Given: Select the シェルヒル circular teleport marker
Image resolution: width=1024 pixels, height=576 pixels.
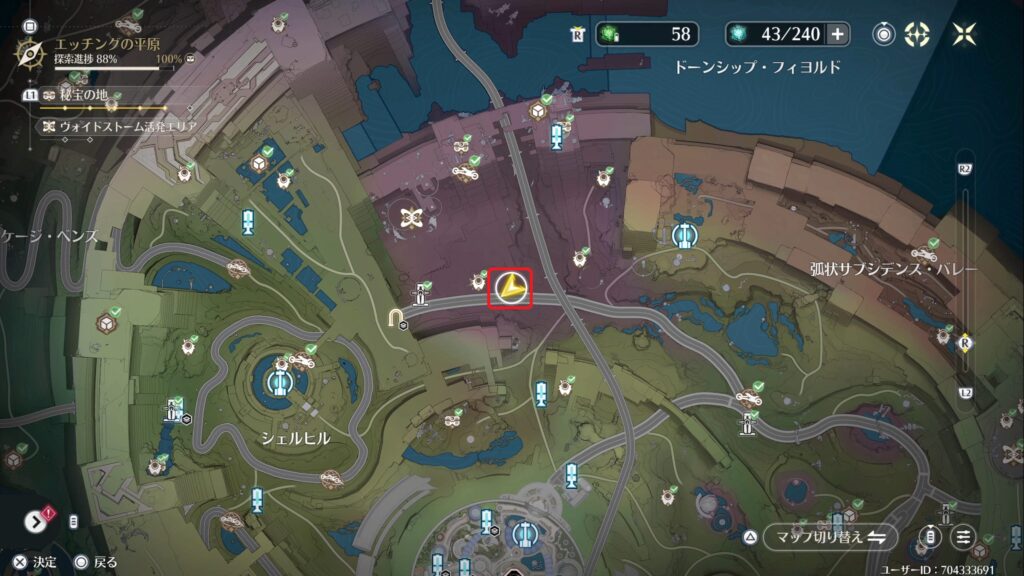Looking at the screenshot, I should (x=279, y=383).
